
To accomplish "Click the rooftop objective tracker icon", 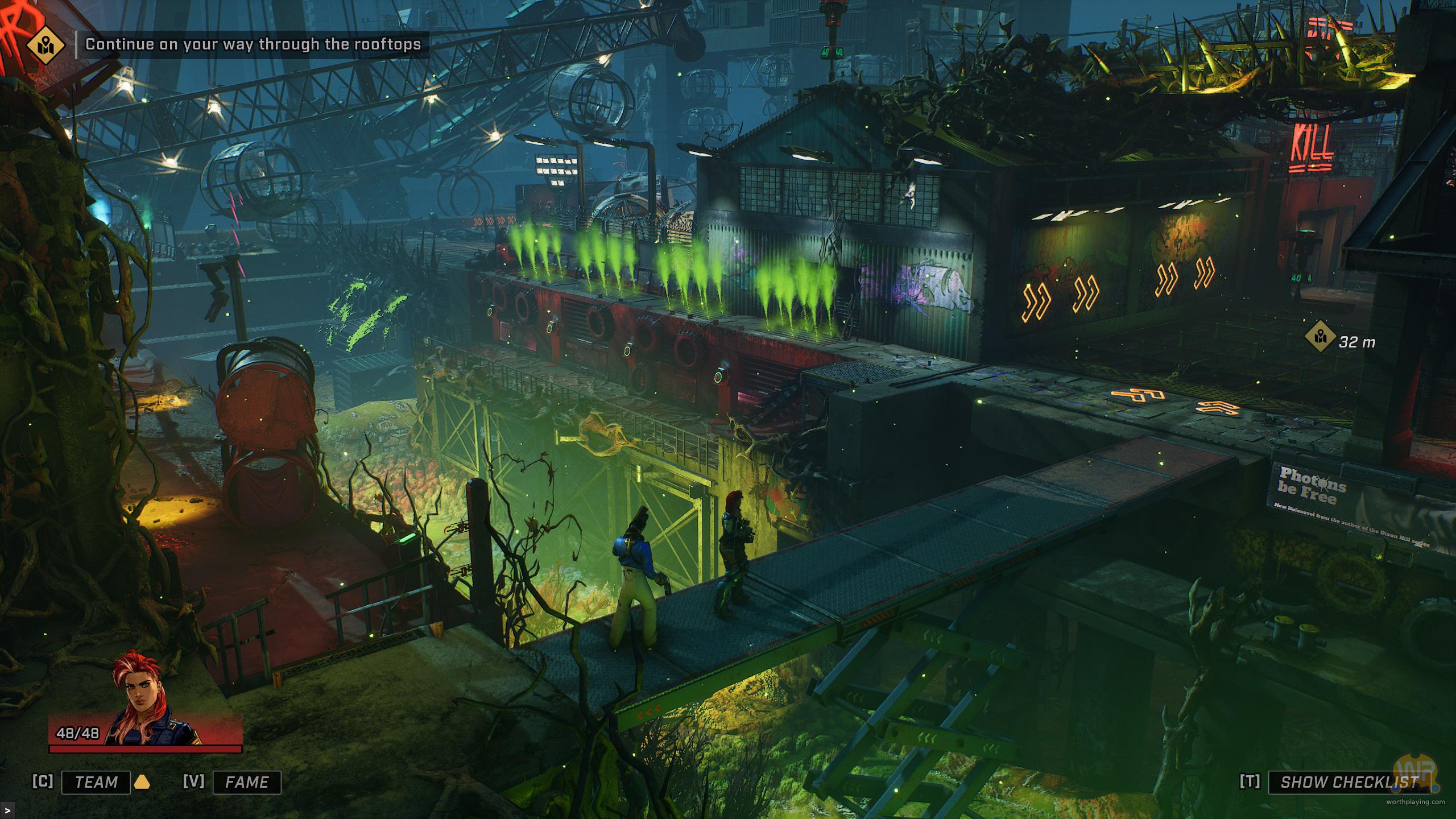I will click(44, 44).
